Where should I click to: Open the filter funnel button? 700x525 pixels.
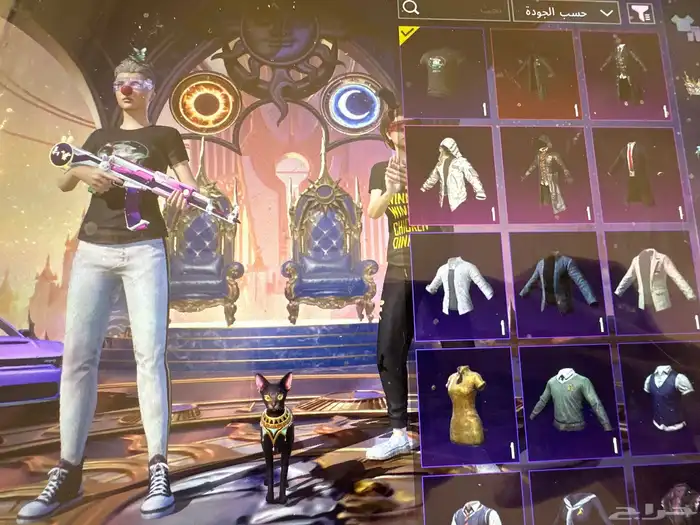(x=640, y=12)
